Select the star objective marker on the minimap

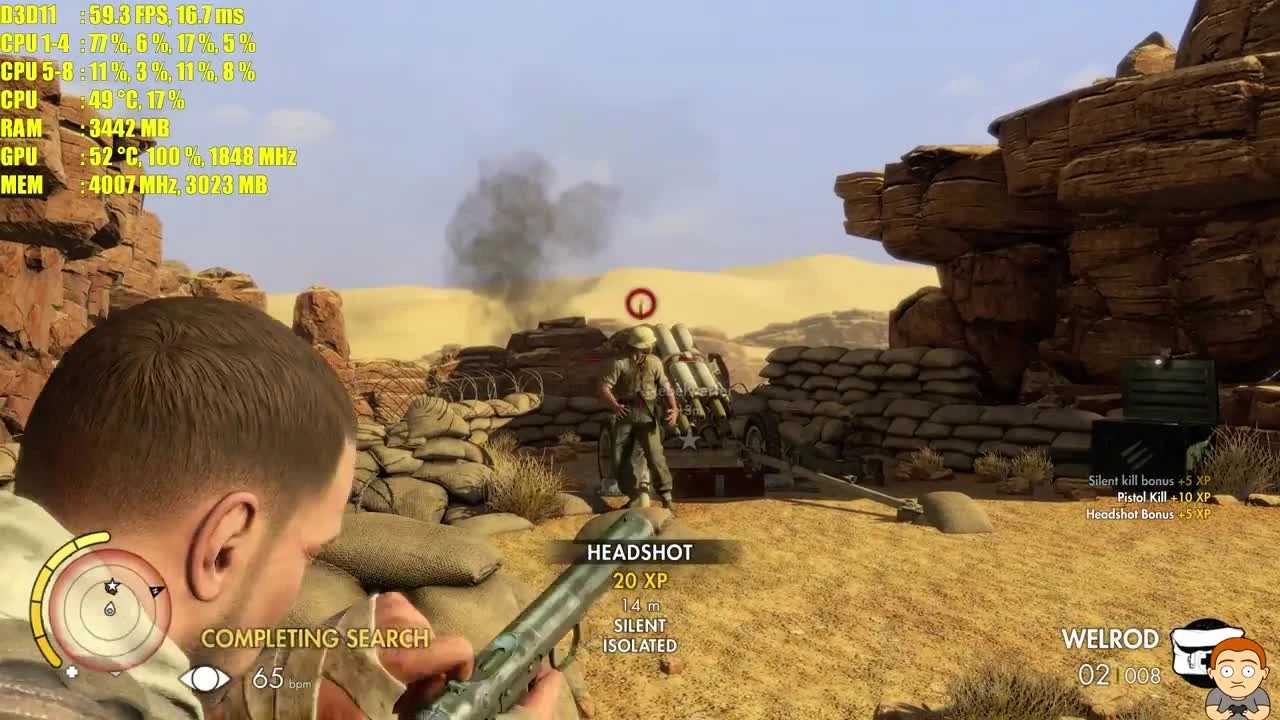tap(112, 586)
